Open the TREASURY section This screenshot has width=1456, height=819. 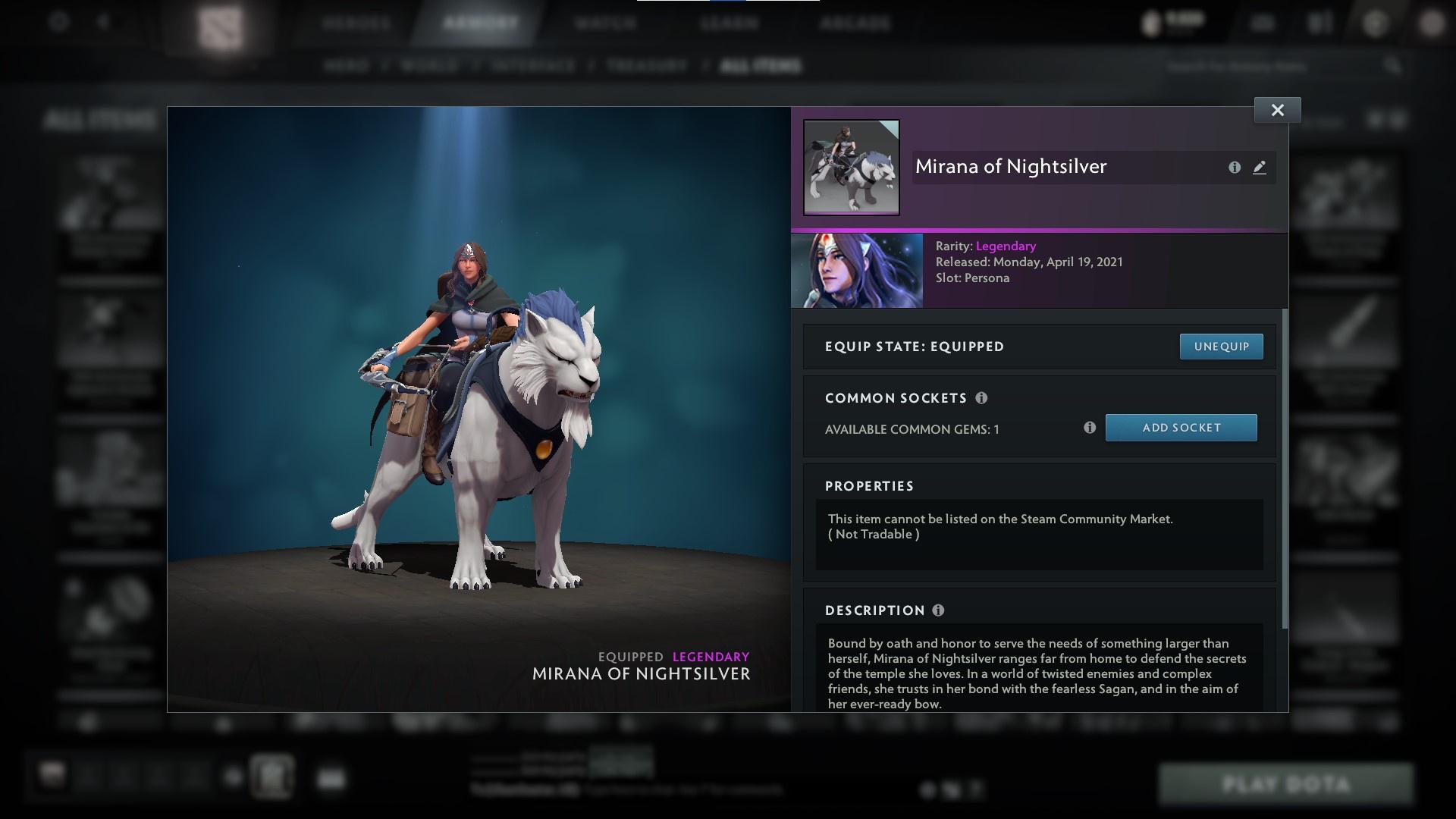click(645, 65)
